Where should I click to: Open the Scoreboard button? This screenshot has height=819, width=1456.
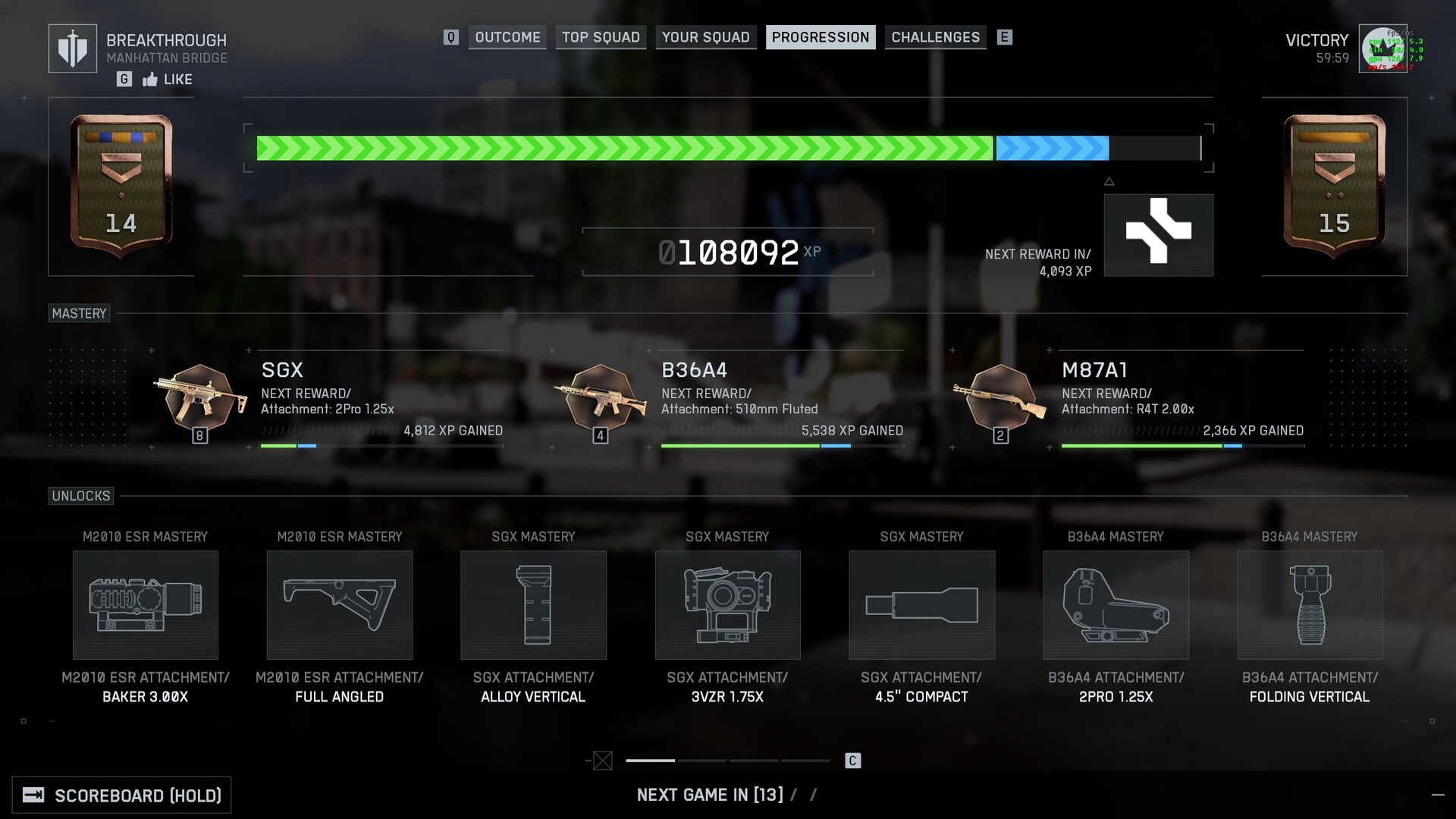click(x=122, y=795)
